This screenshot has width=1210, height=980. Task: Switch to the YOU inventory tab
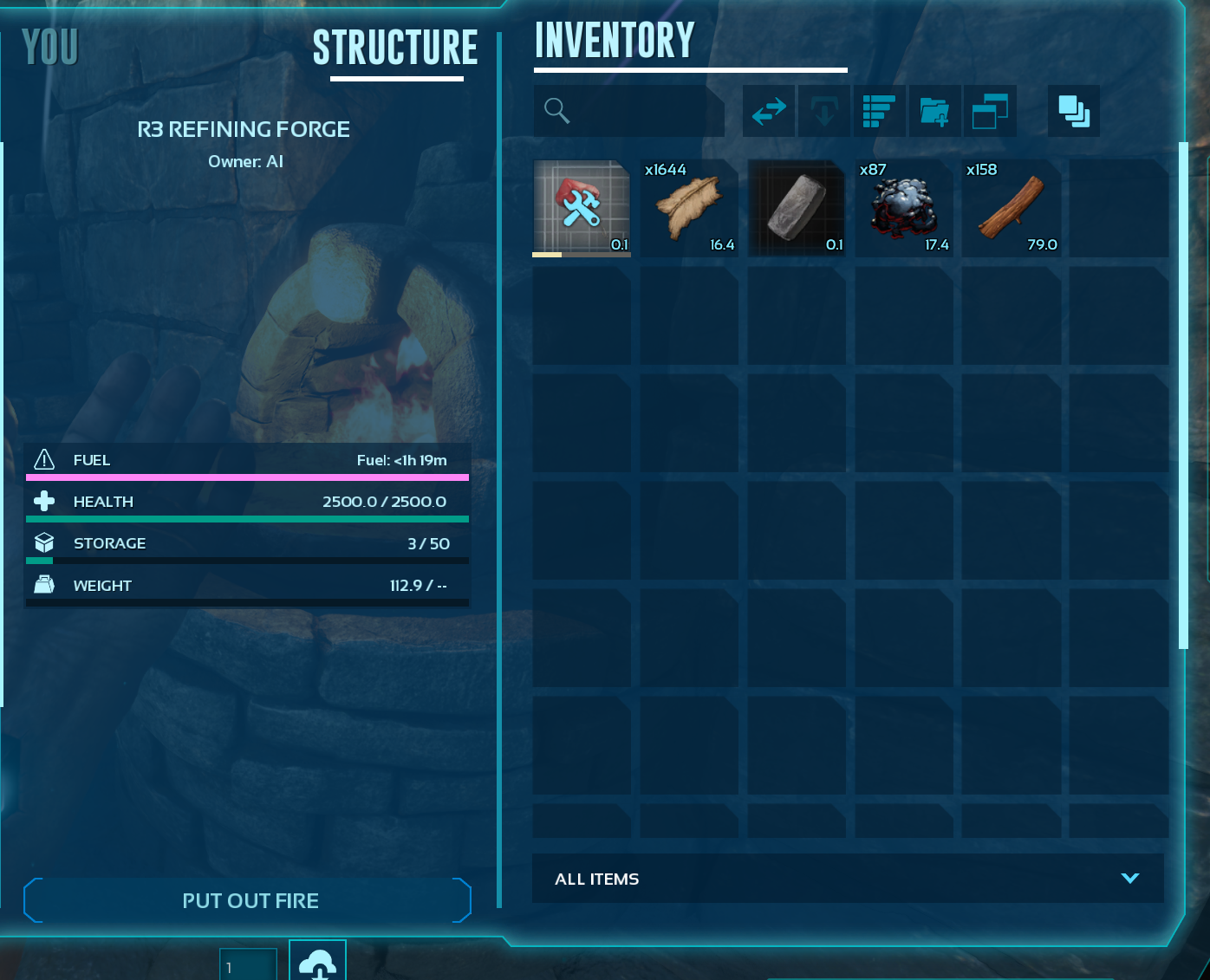point(50,48)
